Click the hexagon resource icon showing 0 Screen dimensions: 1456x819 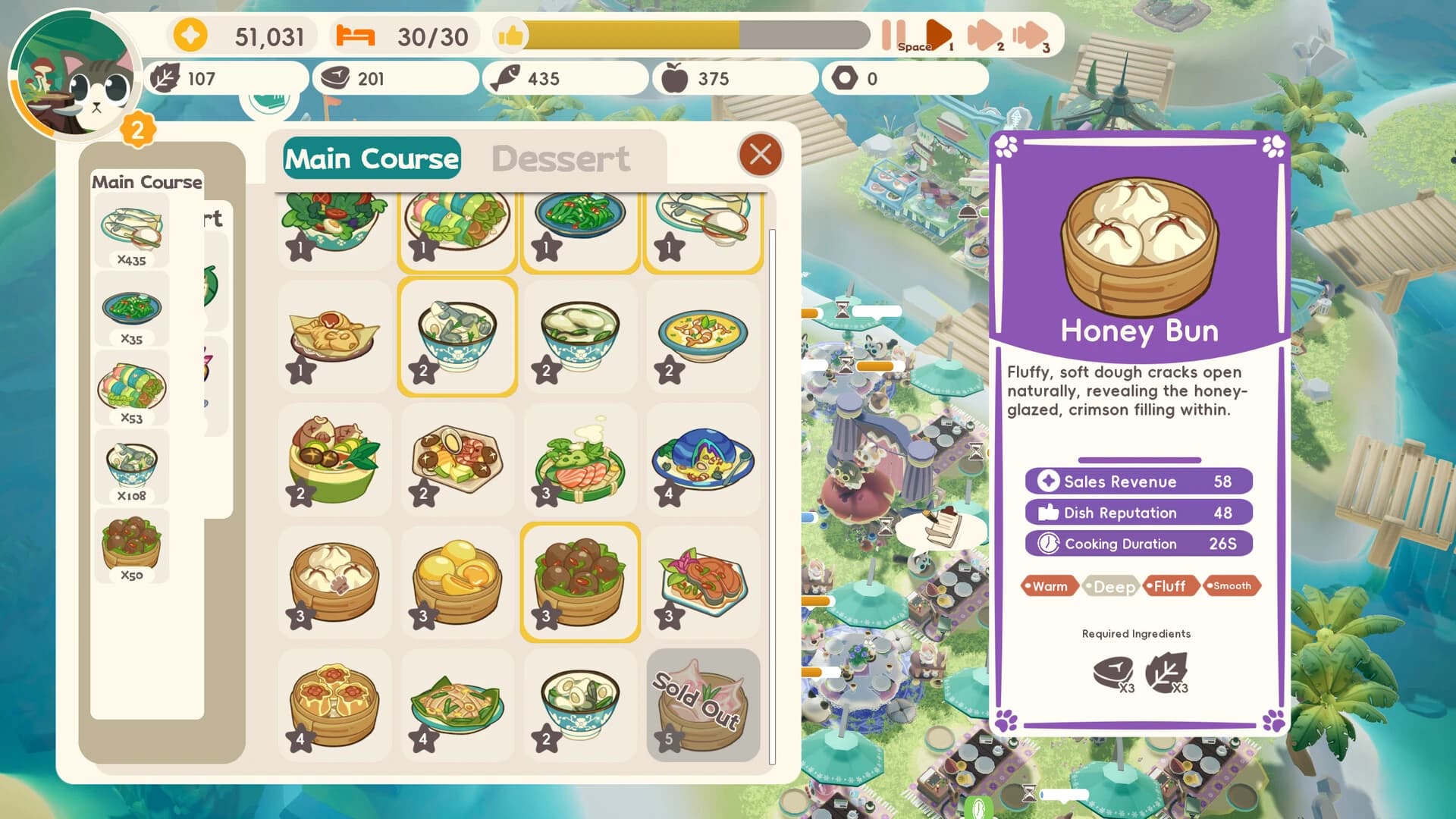849,78
